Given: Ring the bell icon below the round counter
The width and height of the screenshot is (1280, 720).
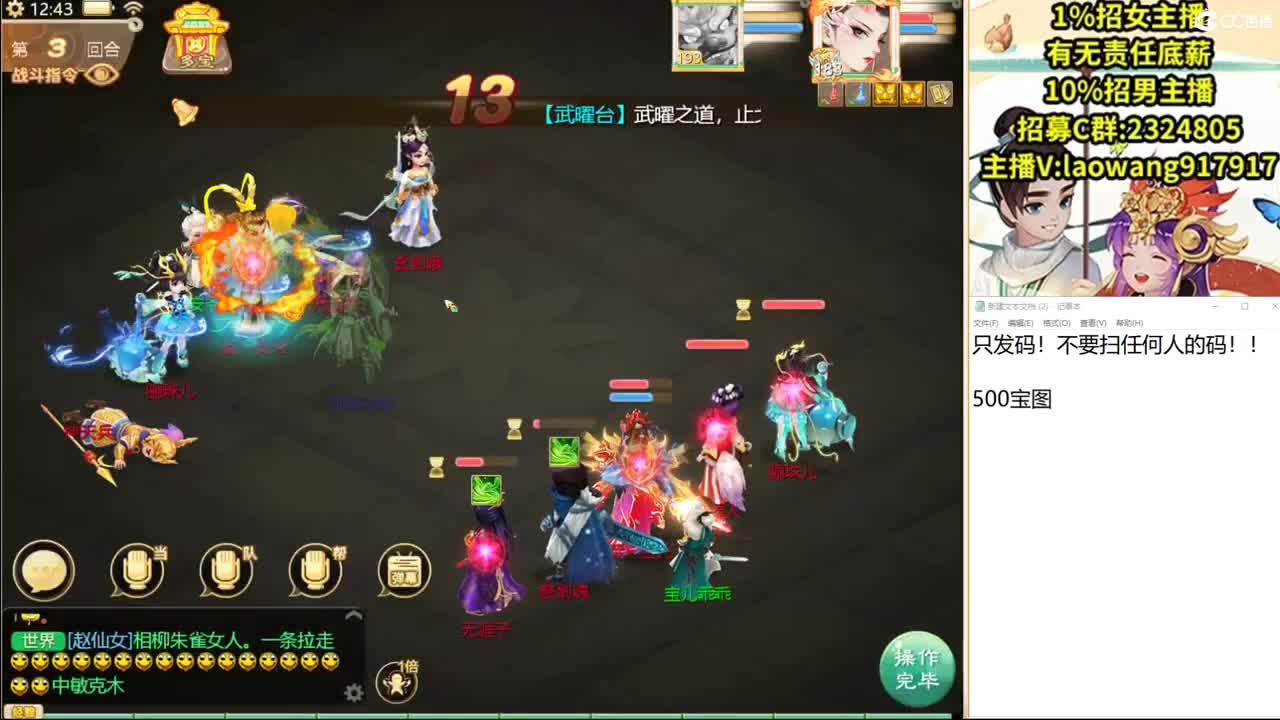Looking at the screenshot, I should pos(183,110).
